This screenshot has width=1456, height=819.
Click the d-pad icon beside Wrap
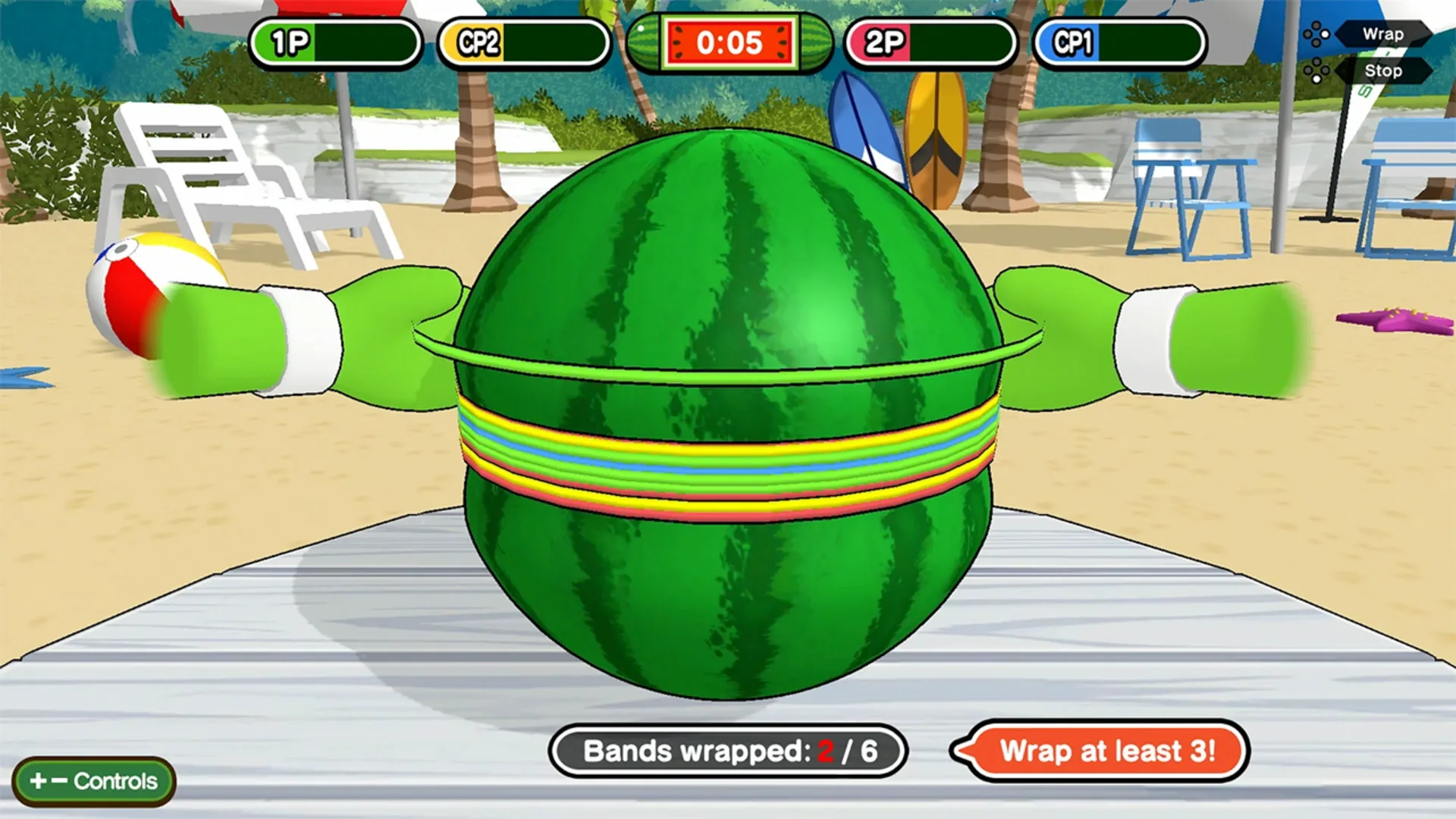click(x=1317, y=34)
